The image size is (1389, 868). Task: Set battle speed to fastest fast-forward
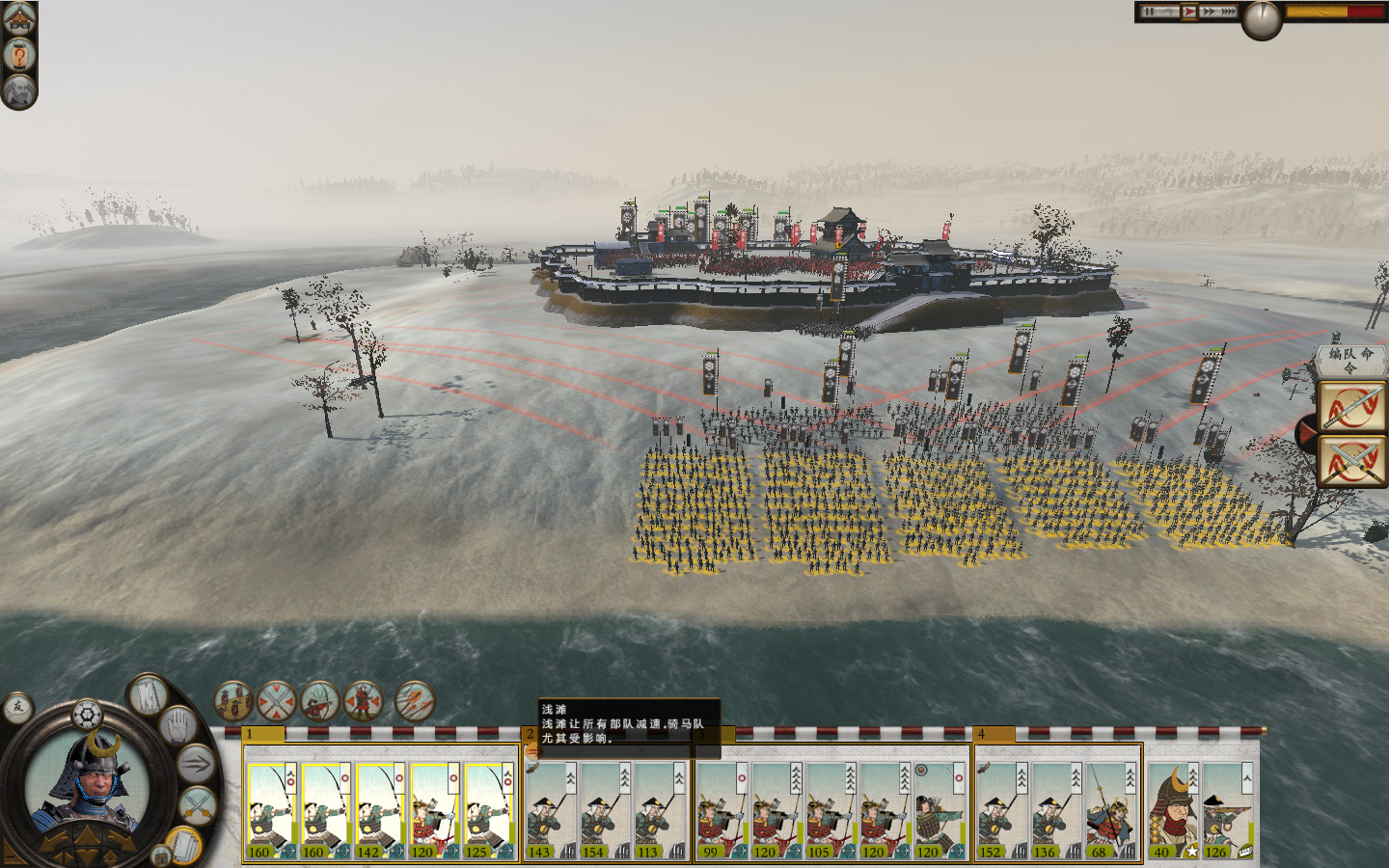[1228, 12]
